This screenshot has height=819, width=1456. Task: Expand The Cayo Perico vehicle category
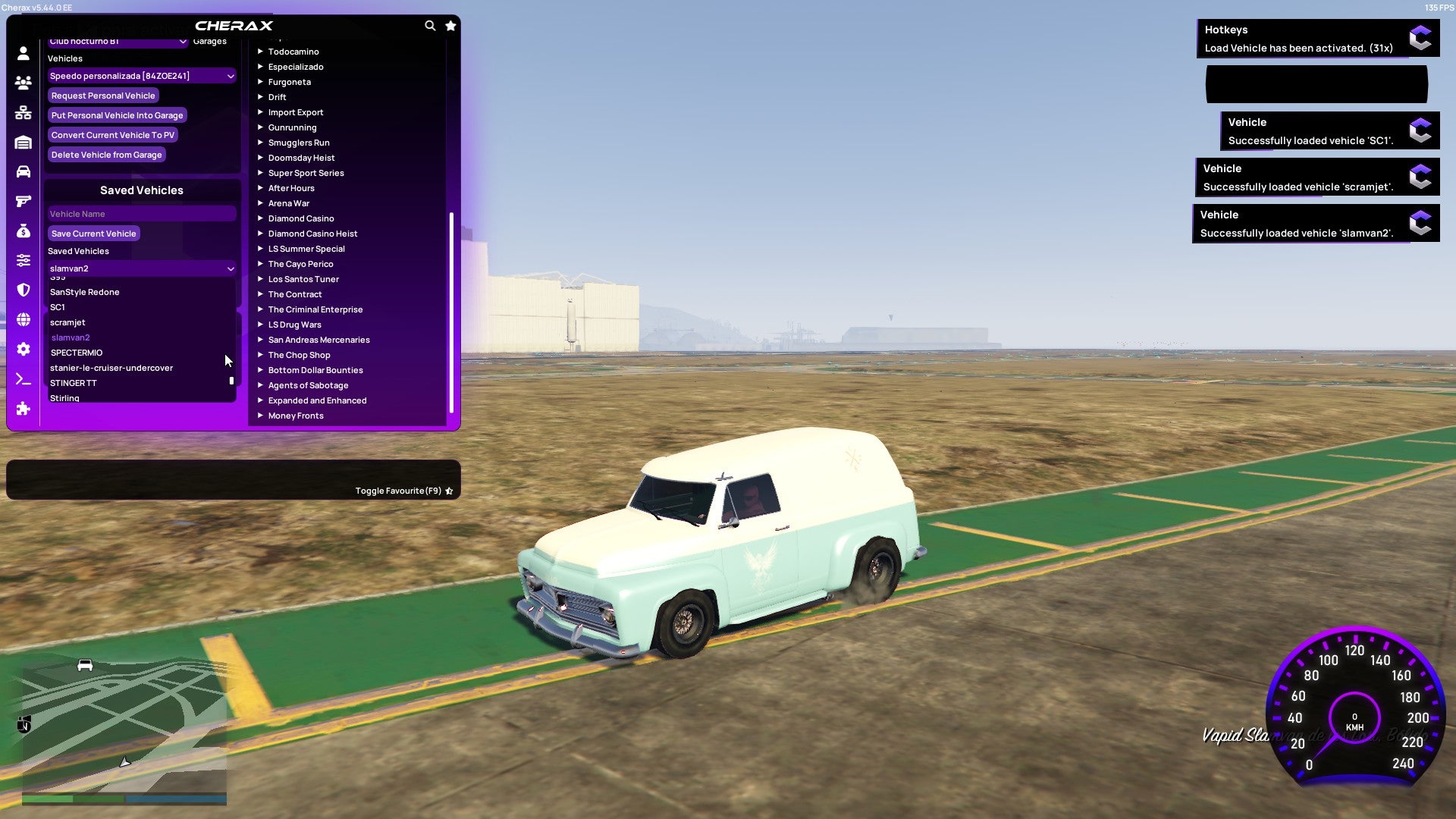(x=300, y=264)
